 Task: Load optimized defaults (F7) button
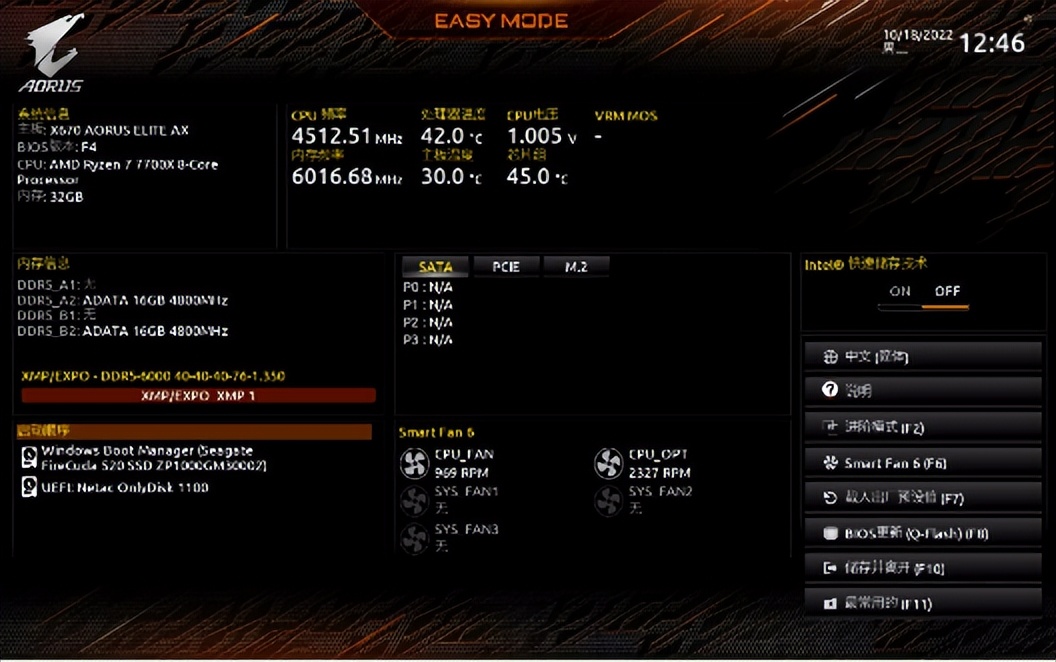tap(922, 498)
